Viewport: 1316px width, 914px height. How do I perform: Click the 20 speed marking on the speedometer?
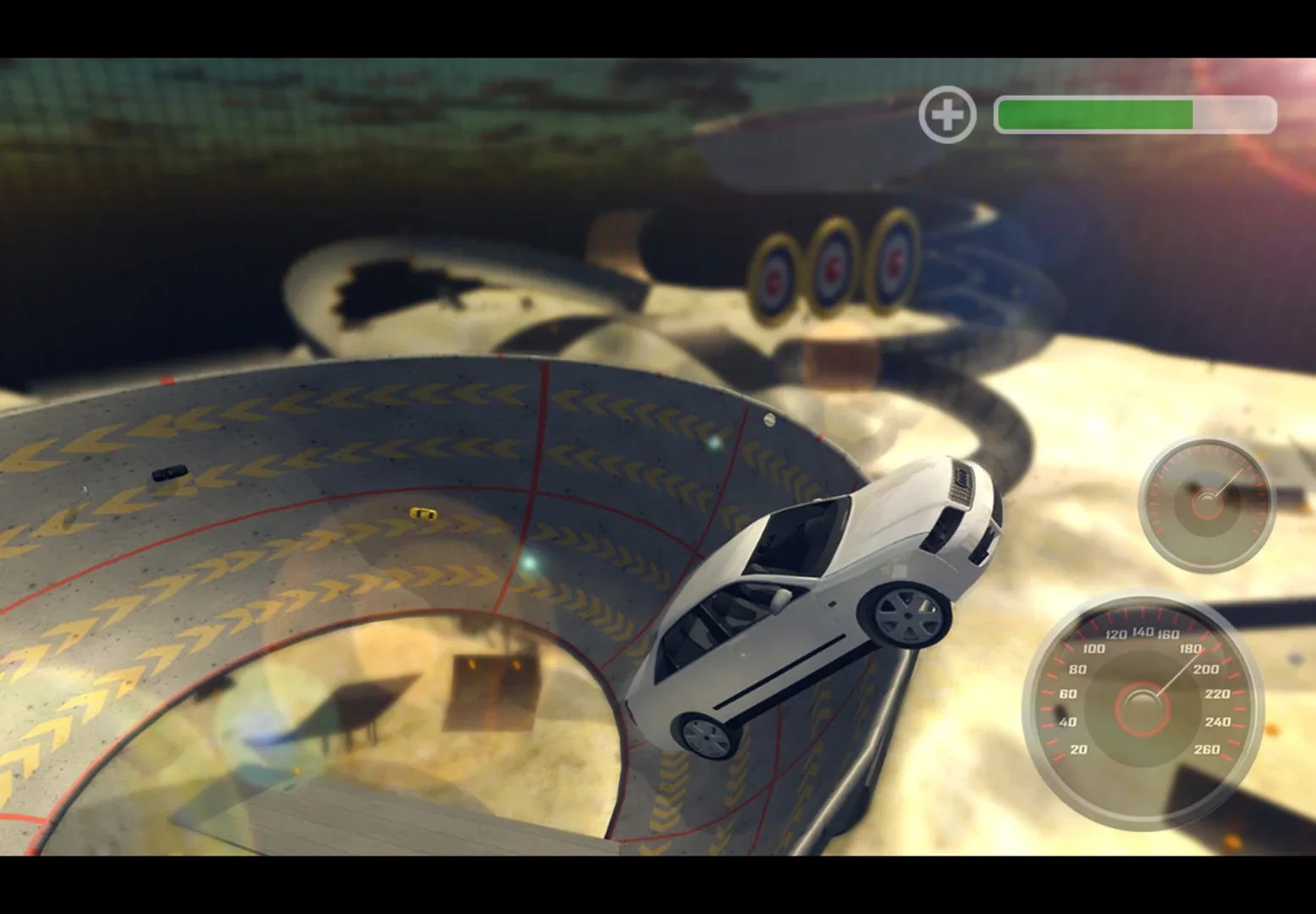point(1078,750)
